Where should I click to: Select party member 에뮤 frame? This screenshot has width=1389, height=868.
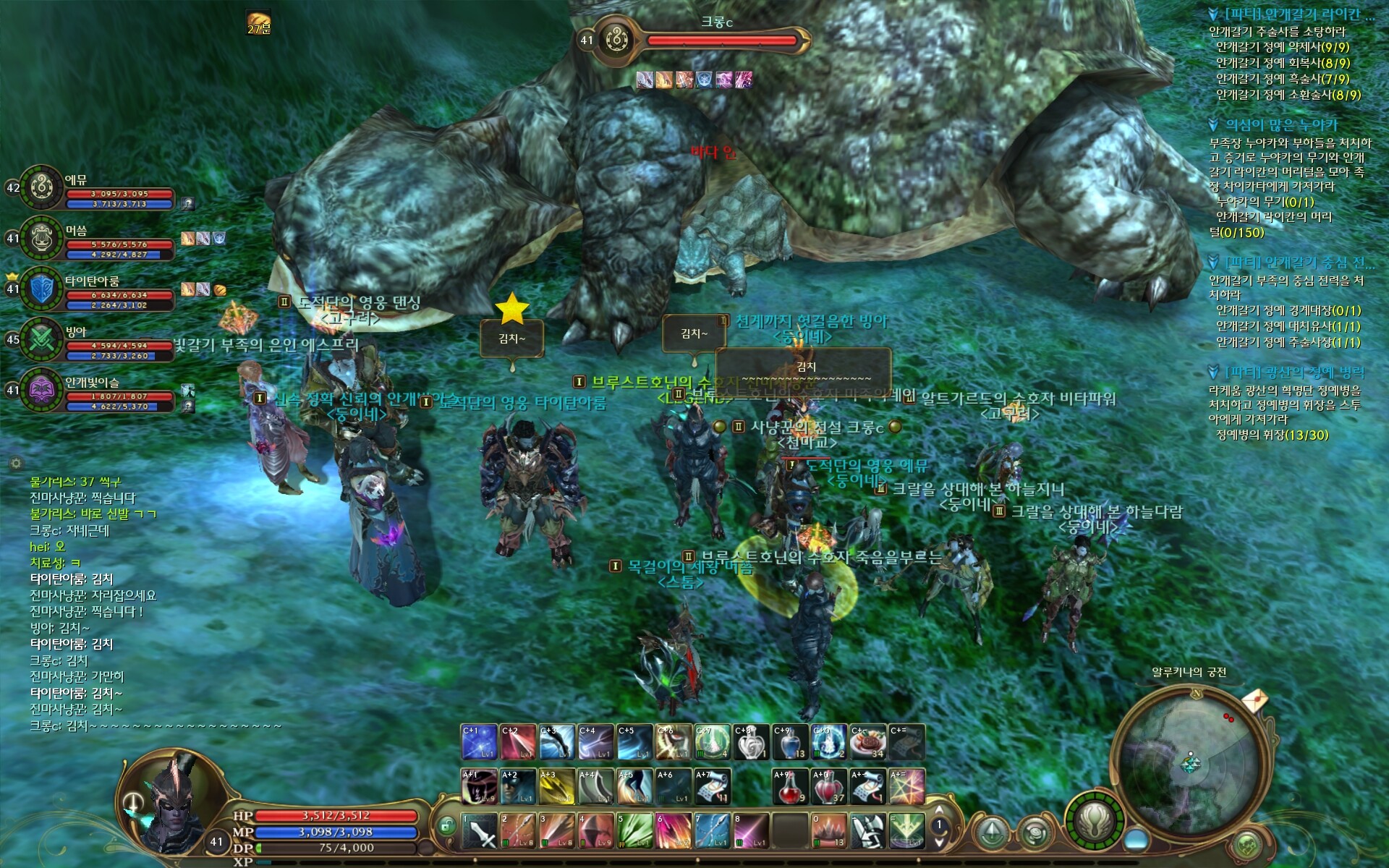click(x=42, y=187)
